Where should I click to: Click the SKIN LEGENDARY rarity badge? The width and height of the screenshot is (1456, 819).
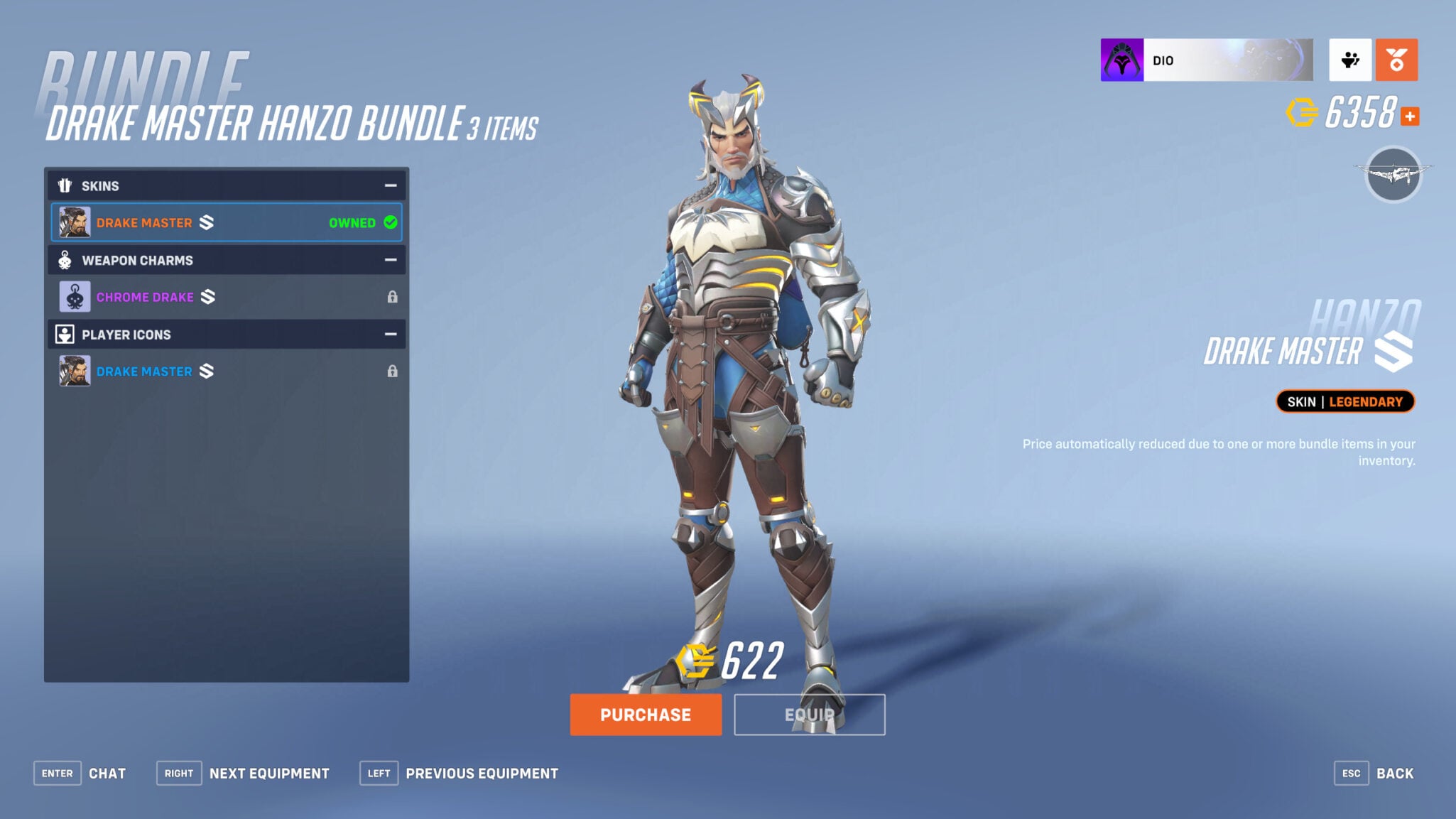(1344, 401)
